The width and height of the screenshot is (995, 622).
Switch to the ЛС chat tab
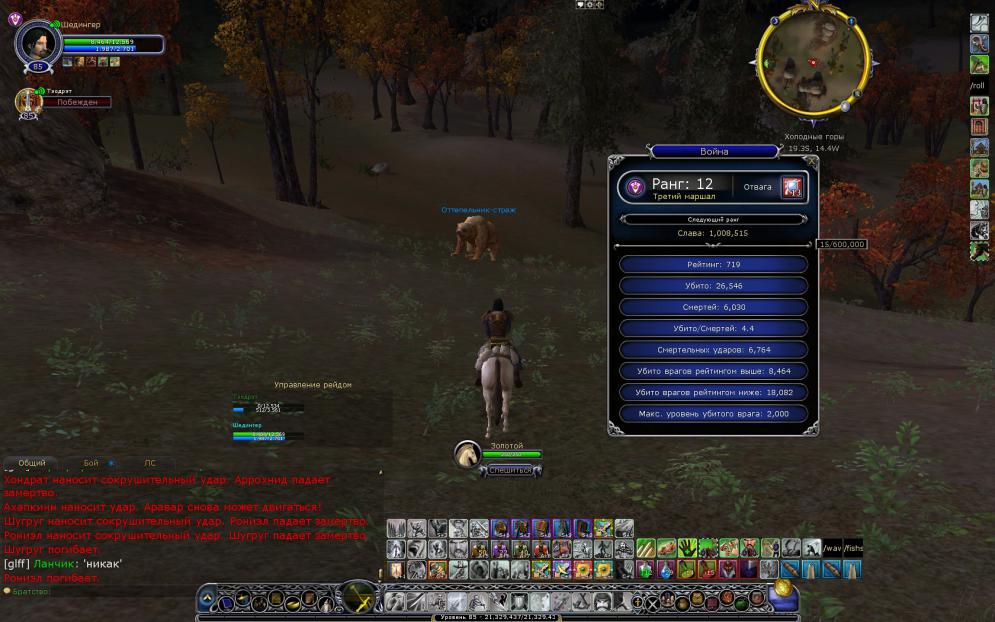150,464
